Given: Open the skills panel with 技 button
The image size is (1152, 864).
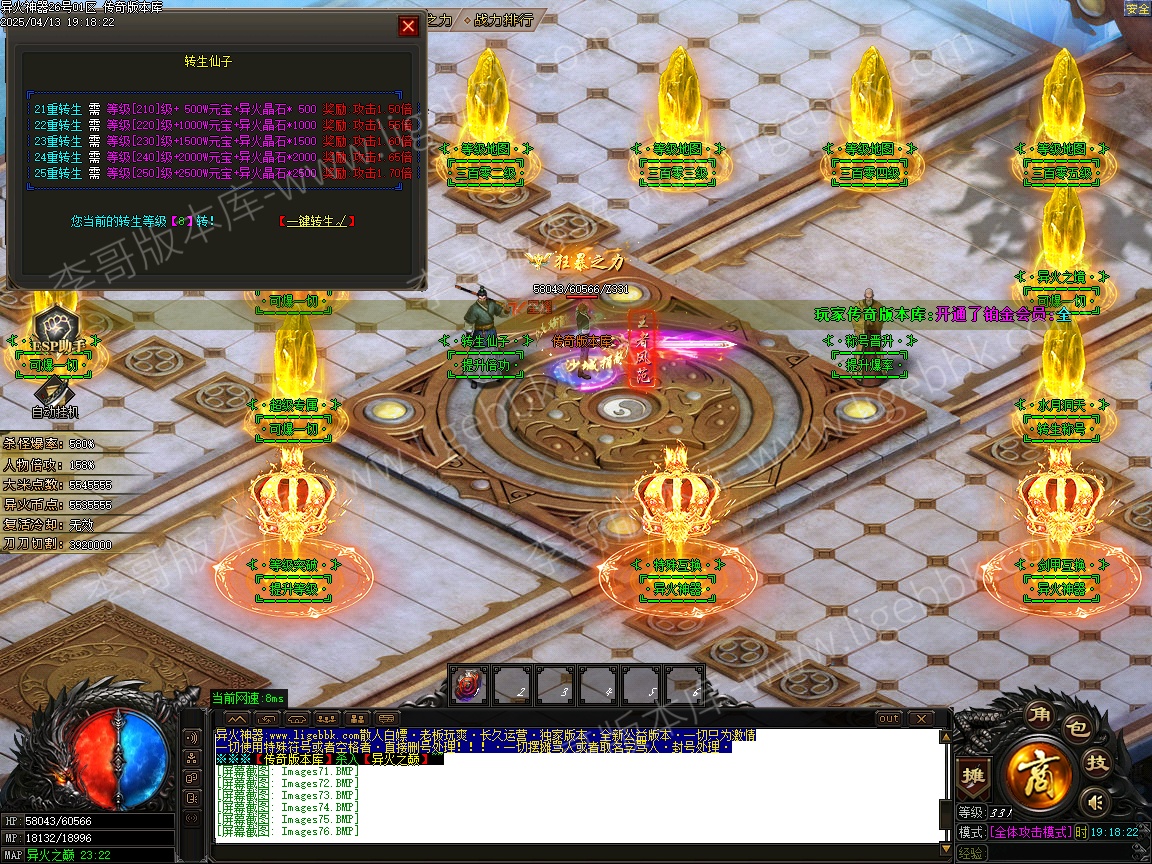Looking at the screenshot, I should 1097,763.
